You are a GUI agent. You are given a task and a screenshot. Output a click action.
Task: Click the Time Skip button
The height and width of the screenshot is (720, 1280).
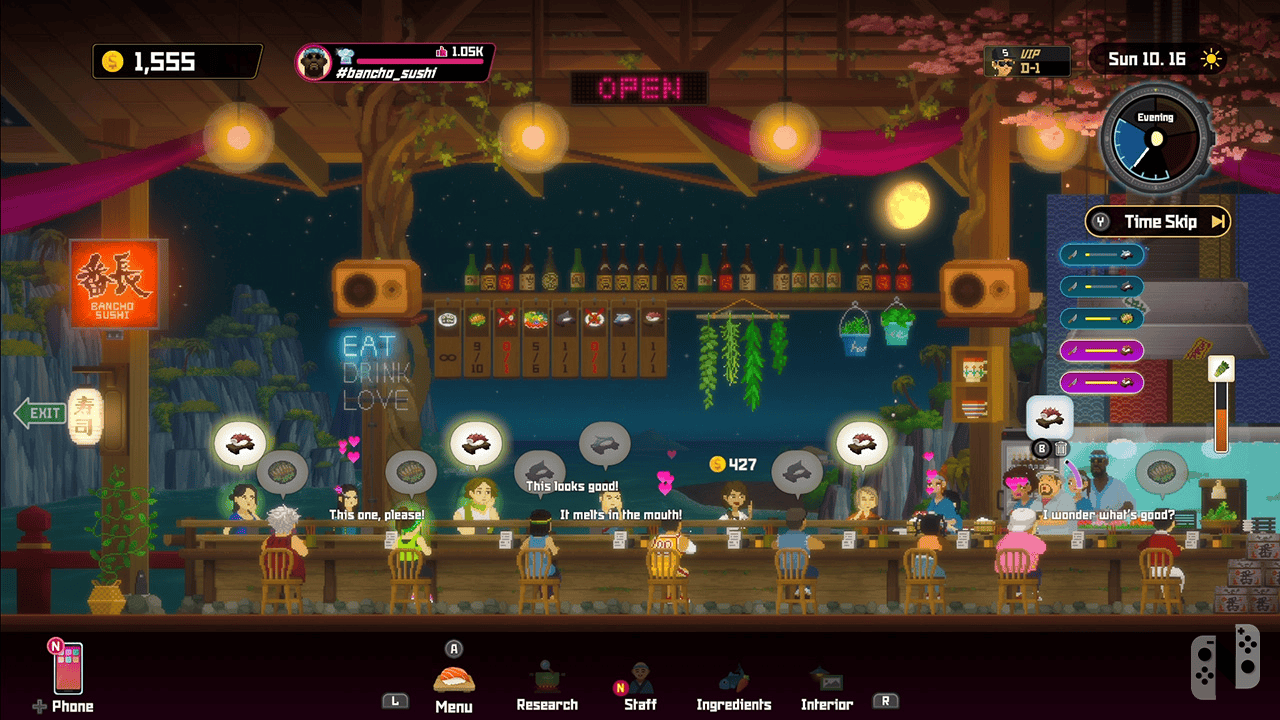coord(1158,222)
